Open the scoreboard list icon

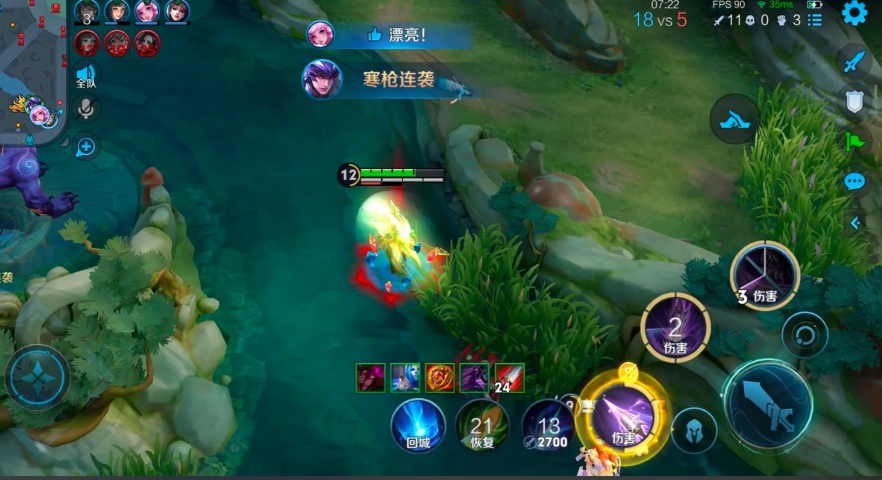(815, 20)
